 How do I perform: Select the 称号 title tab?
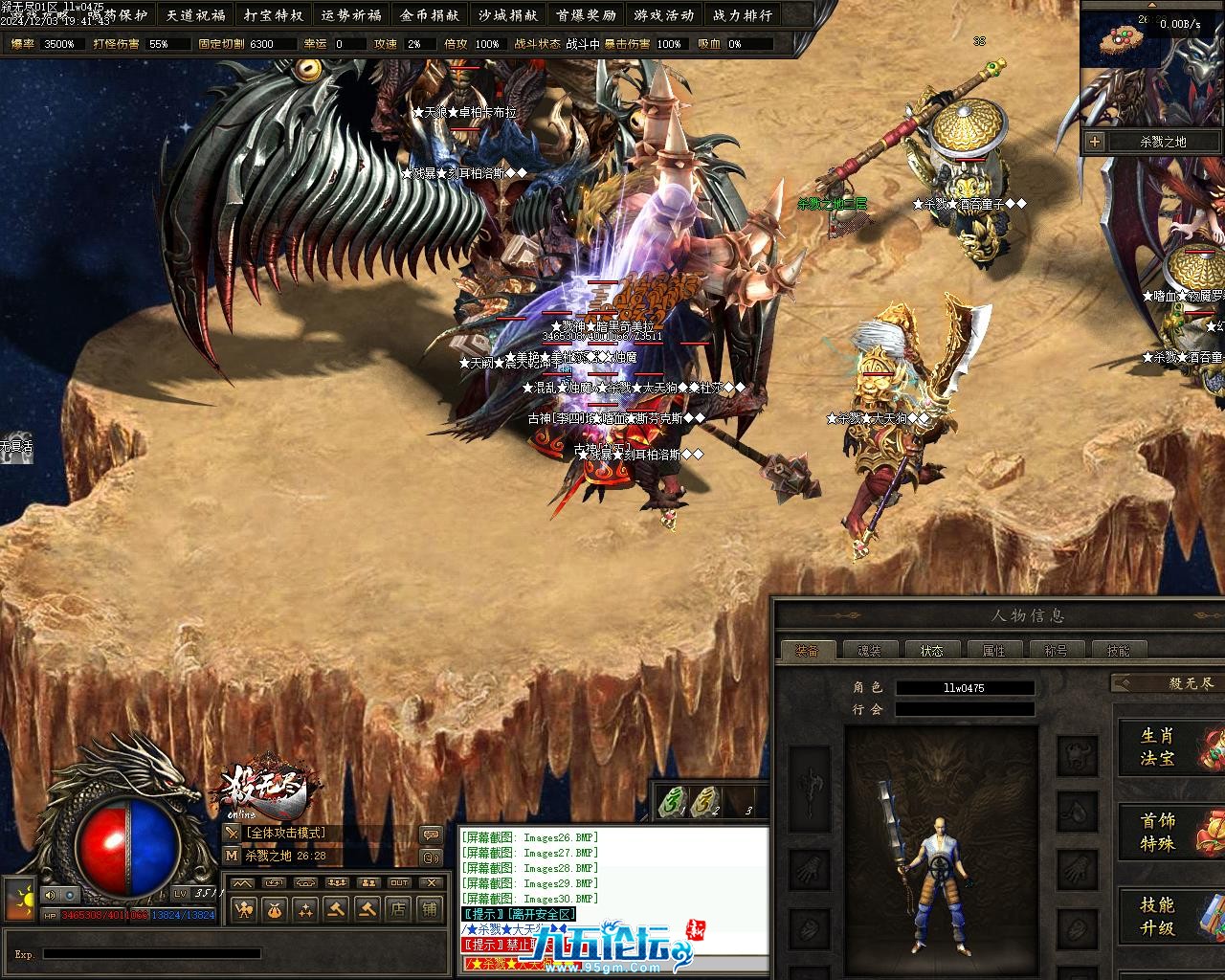[1056, 651]
